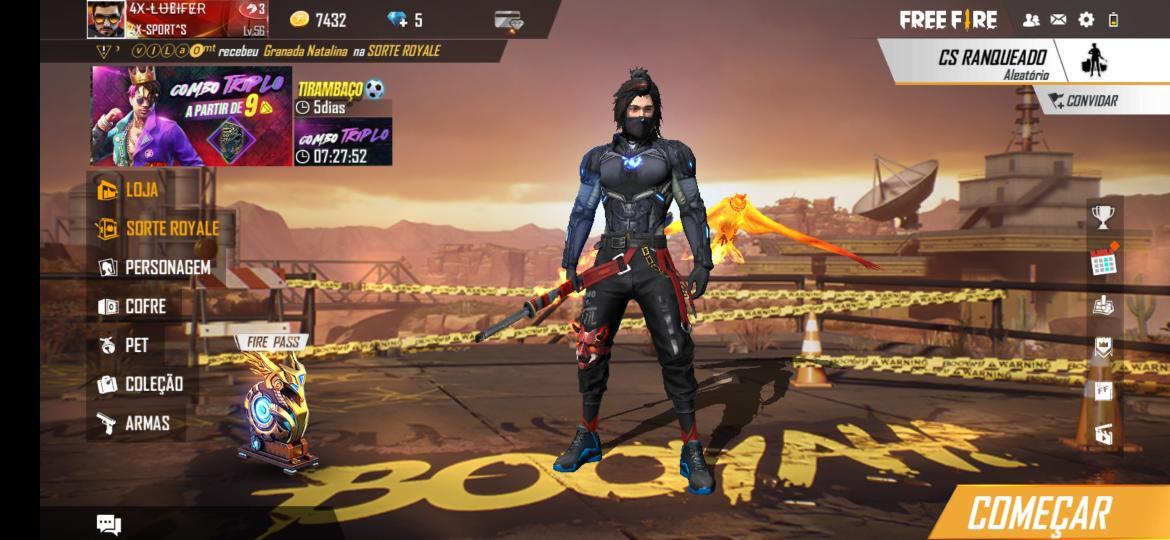Screen dimensions: 1170x540
Task: Open the settings gear icon
Action: tap(1086, 19)
